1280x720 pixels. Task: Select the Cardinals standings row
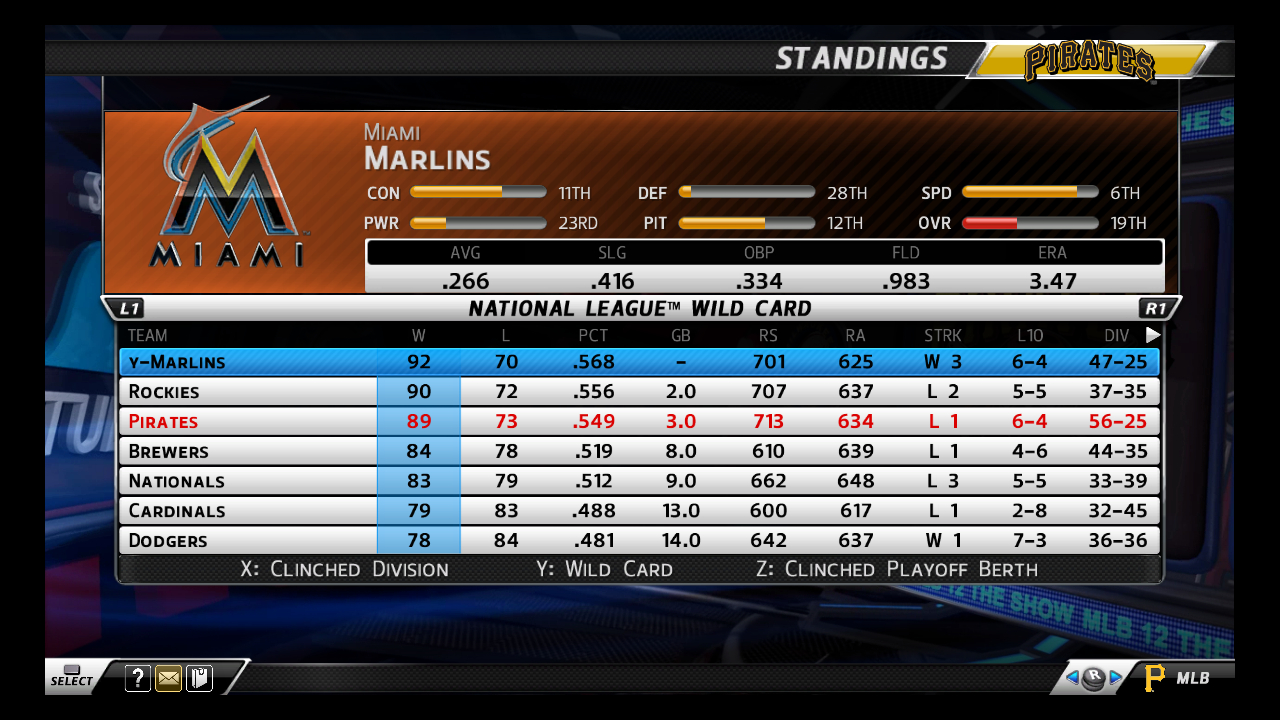click(638, 511)
